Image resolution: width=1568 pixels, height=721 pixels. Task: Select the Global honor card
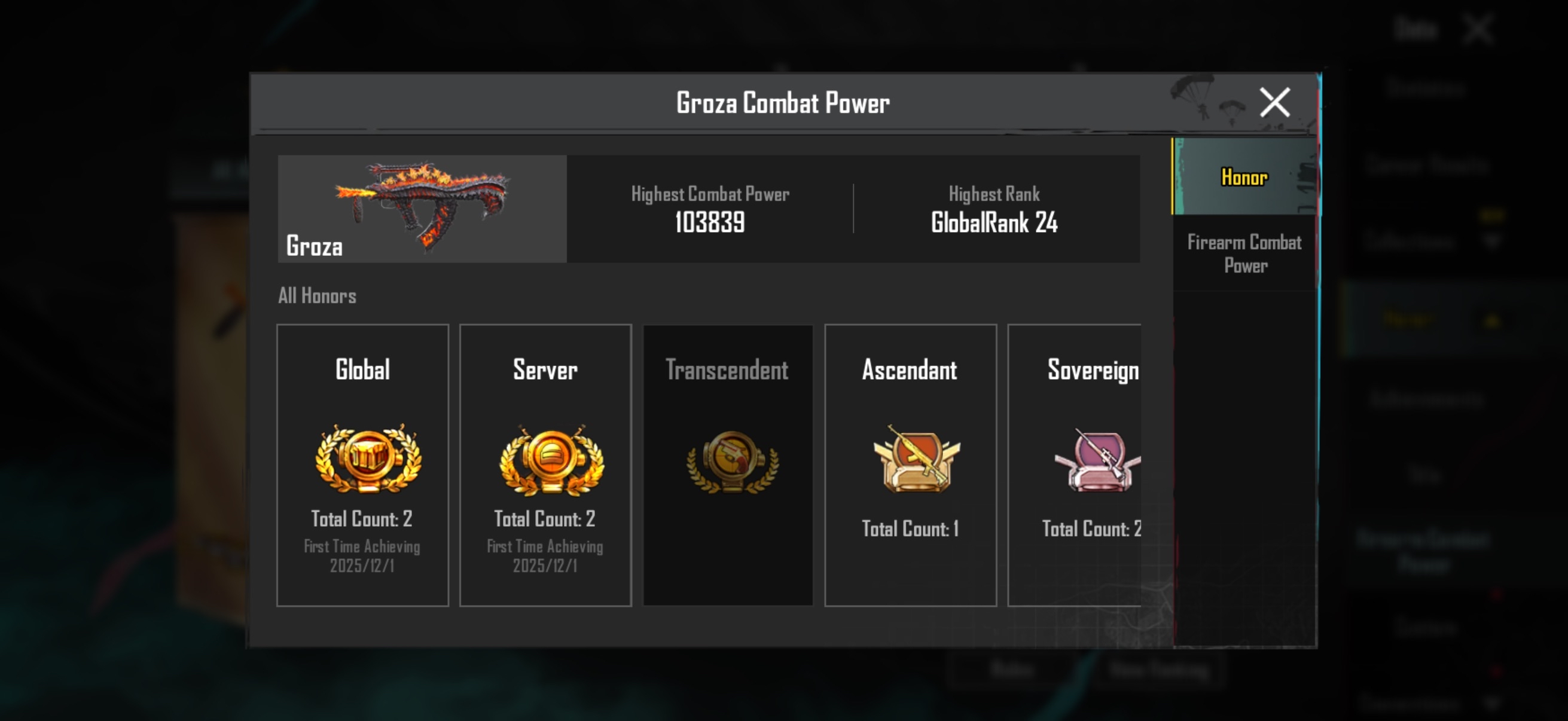tap(362, 465)
